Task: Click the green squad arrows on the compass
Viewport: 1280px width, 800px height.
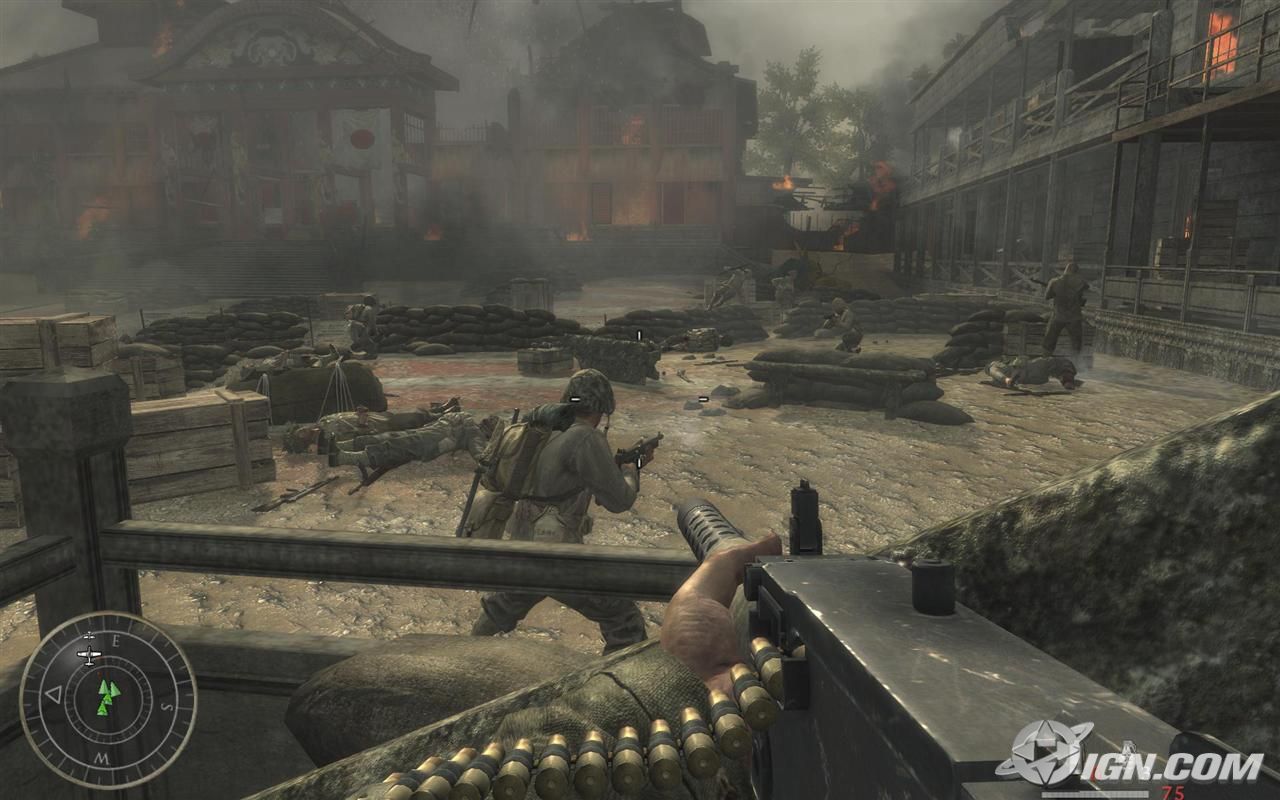Action: click(108, 698)
